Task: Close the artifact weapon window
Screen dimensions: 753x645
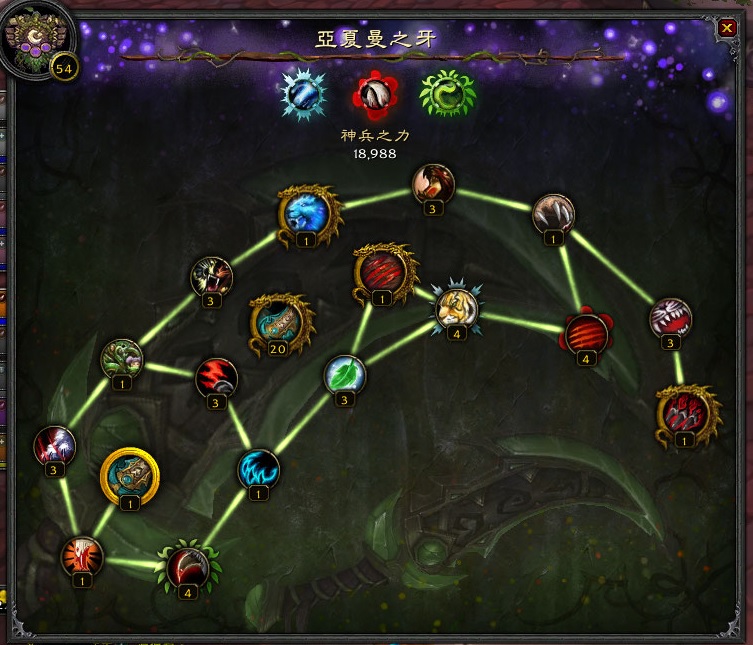Action: click(x=727, y=28)
